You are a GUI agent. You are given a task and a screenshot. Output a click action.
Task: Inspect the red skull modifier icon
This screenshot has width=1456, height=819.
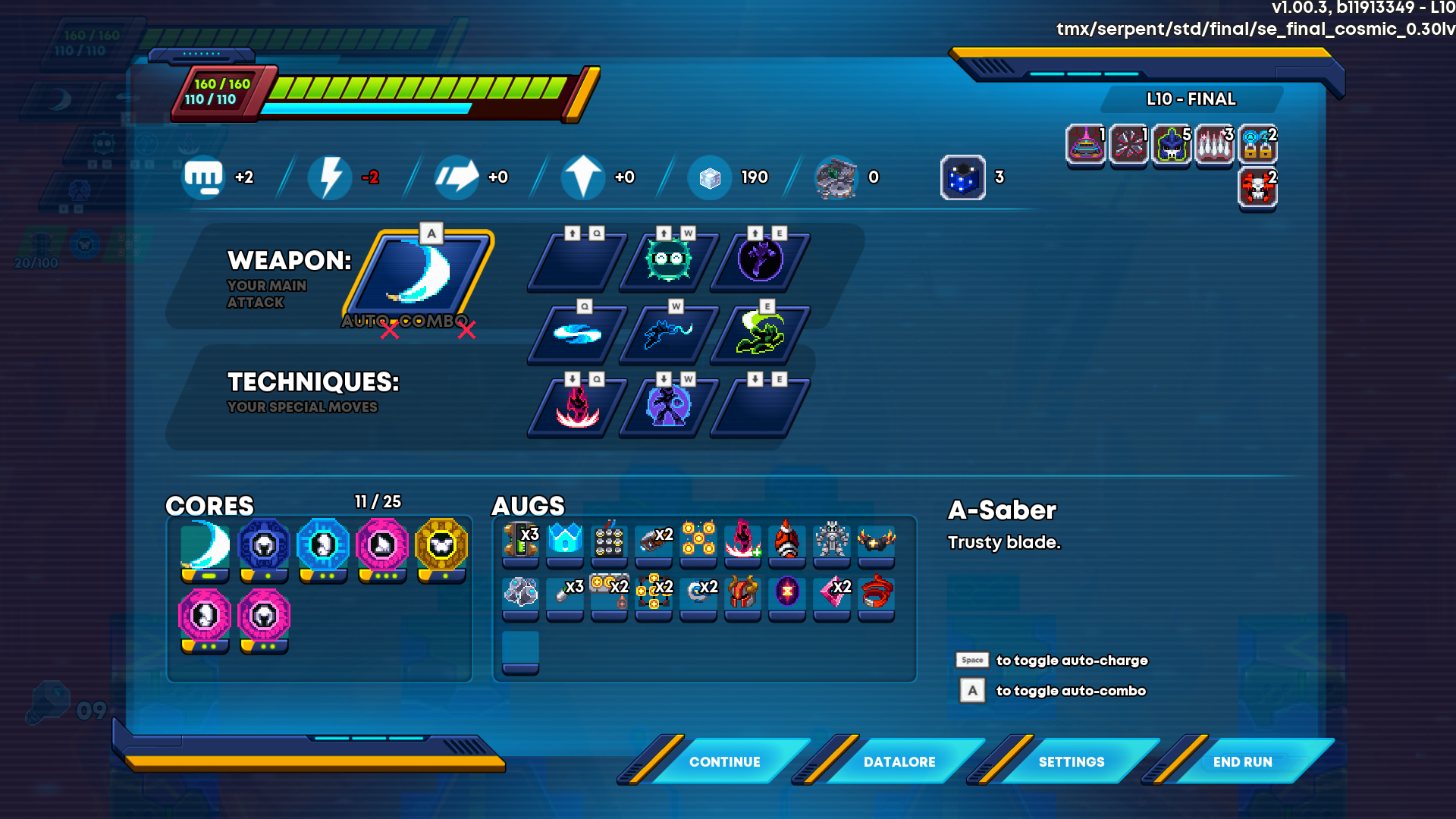click(x=1257, y=188)
